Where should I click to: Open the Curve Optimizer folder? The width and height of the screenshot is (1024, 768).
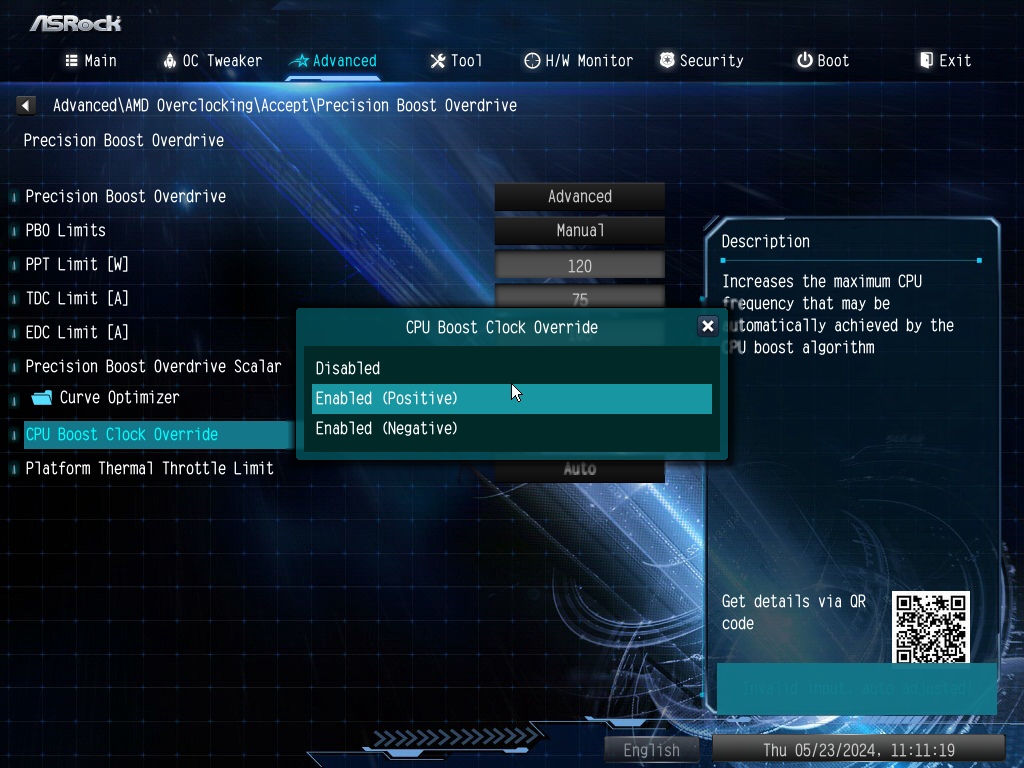[118, 398]
